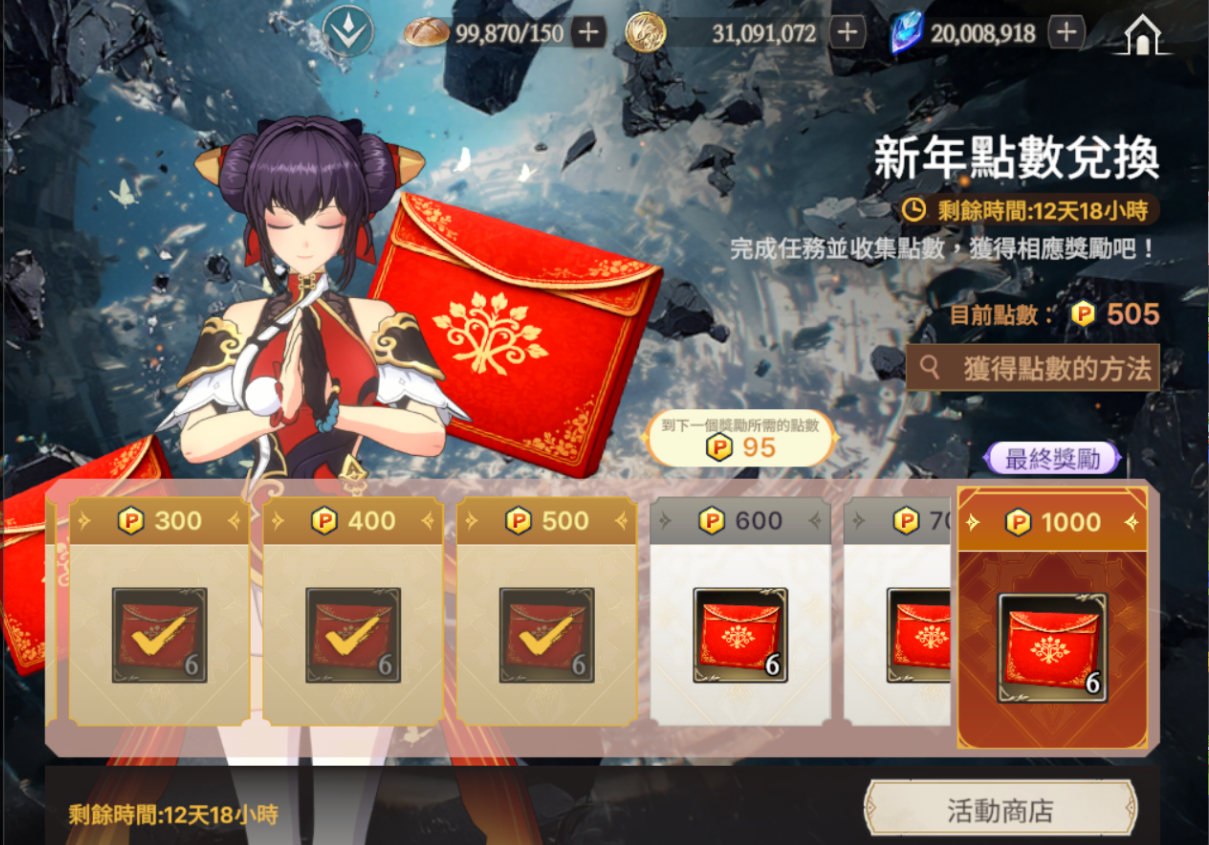This screenshot has height=845, width=1209.
Task: View the claimed 300 point reward
Action: tap(159, 635)
